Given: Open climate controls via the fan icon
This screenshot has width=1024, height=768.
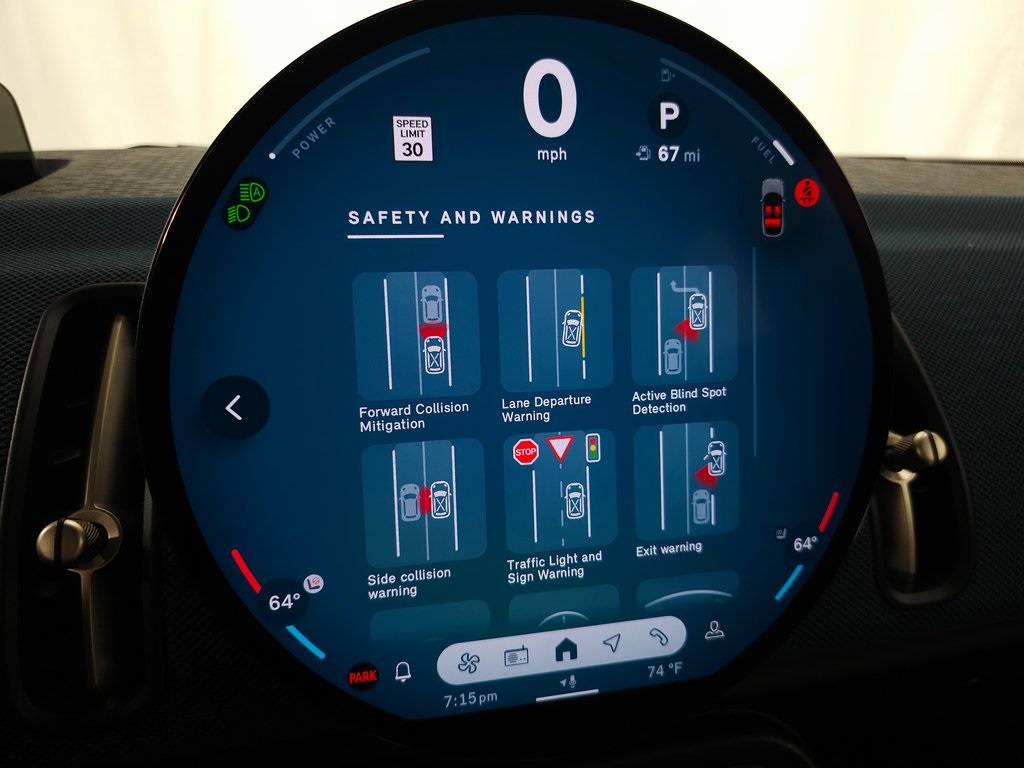Looking at the screenshot, I should [469, 661].
